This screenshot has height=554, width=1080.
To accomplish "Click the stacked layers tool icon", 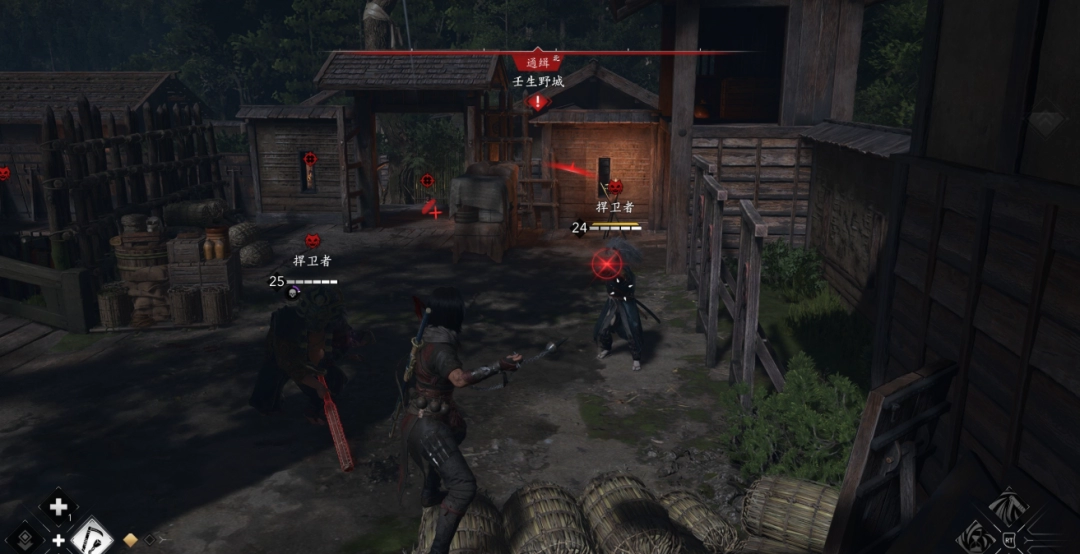I will 24,539.
